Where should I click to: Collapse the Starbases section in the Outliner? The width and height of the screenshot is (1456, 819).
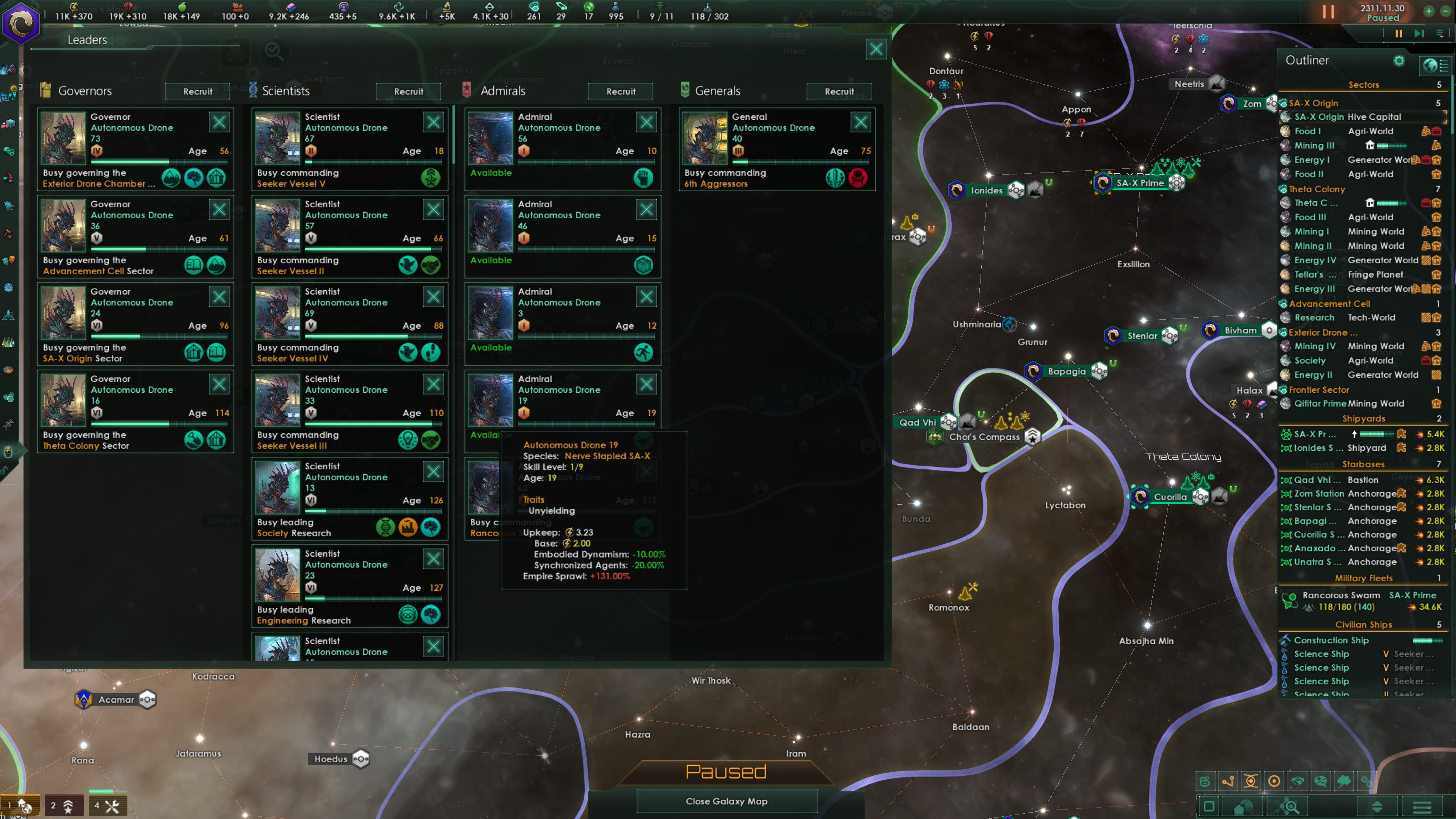(x=1364, y=464)
